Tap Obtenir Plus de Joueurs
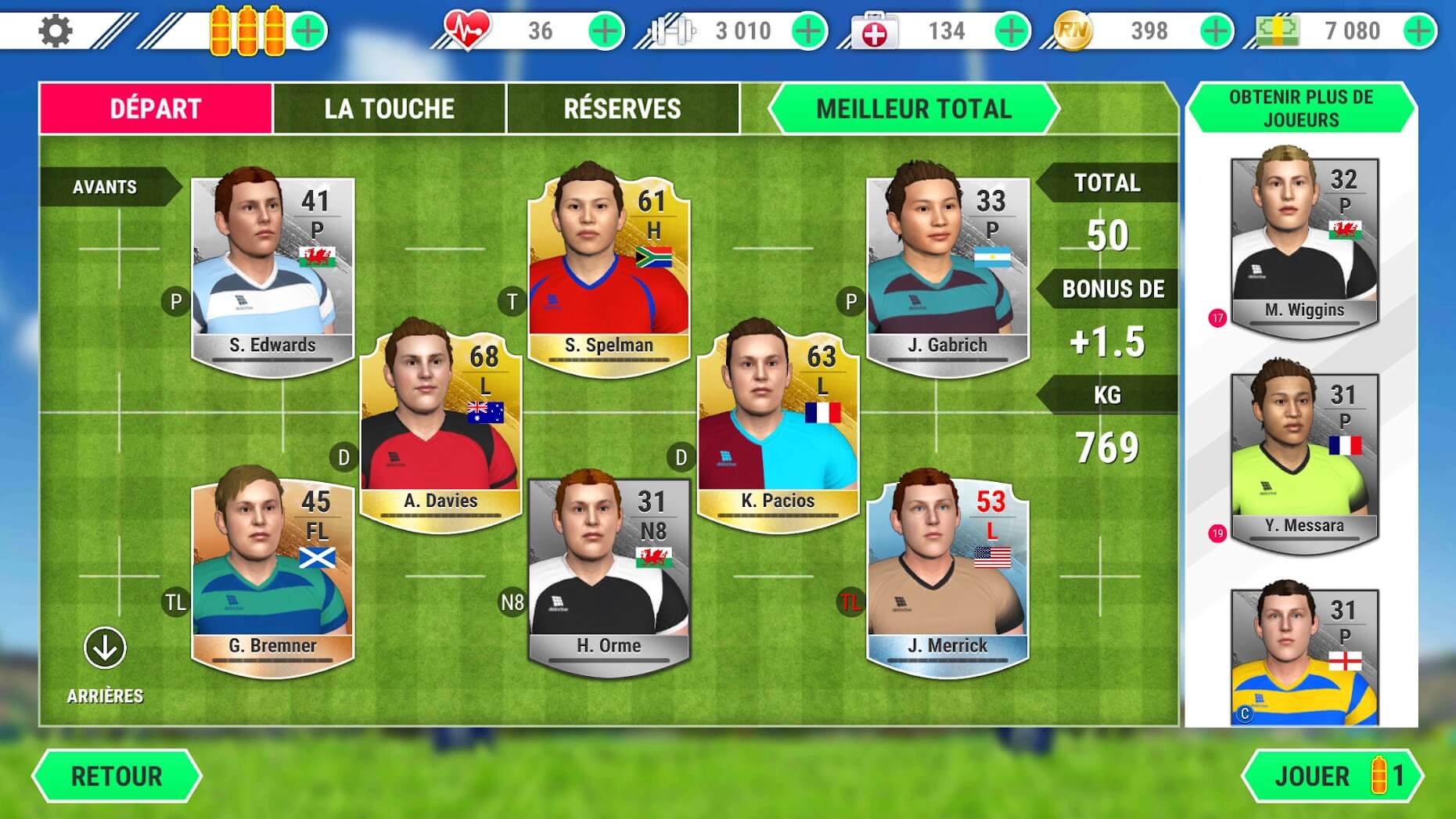Viewport: 1456px width, 819px height. (1300, 109)
